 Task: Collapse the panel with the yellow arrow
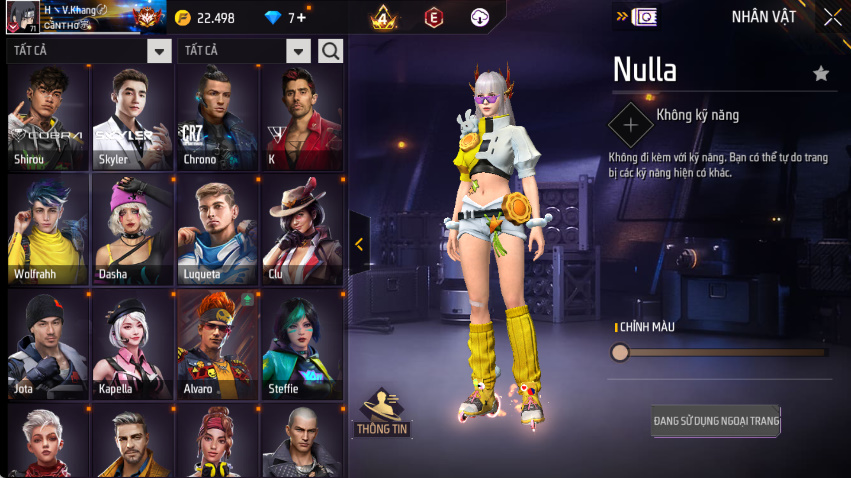click(x=359, y=244)
